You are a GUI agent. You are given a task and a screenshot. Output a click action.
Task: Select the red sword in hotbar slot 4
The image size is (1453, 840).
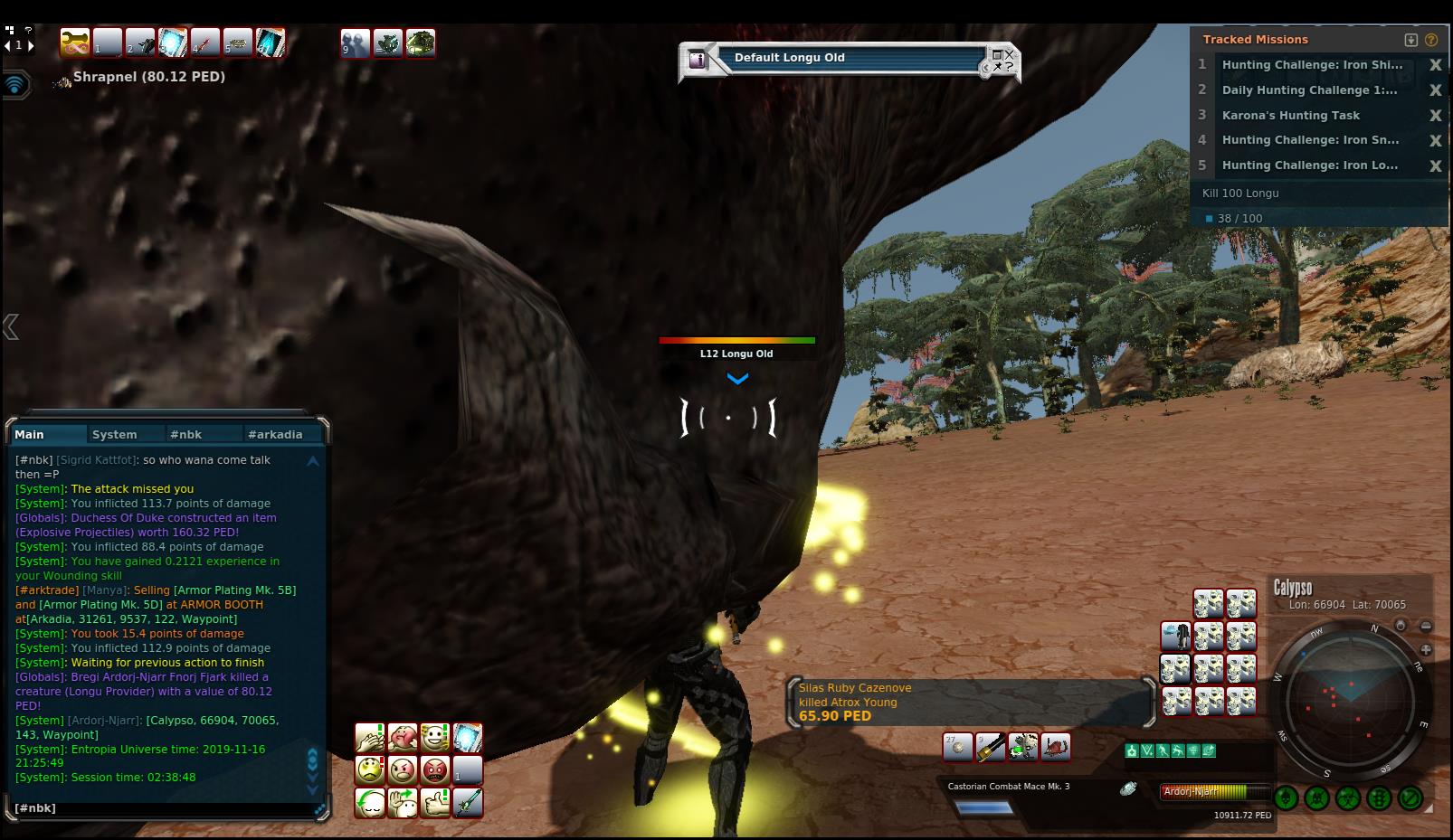205,42
